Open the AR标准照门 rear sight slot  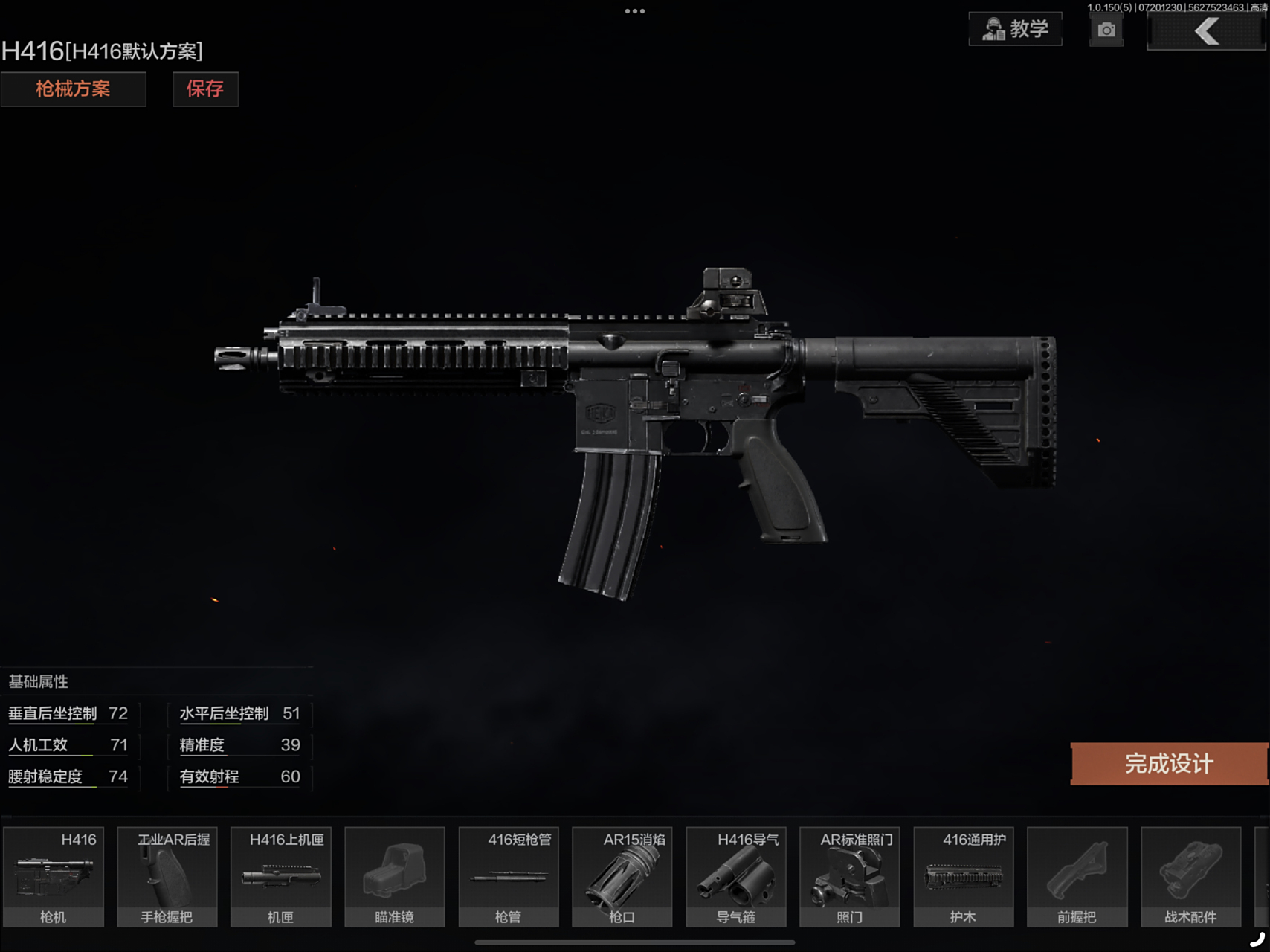click(850, 876)
